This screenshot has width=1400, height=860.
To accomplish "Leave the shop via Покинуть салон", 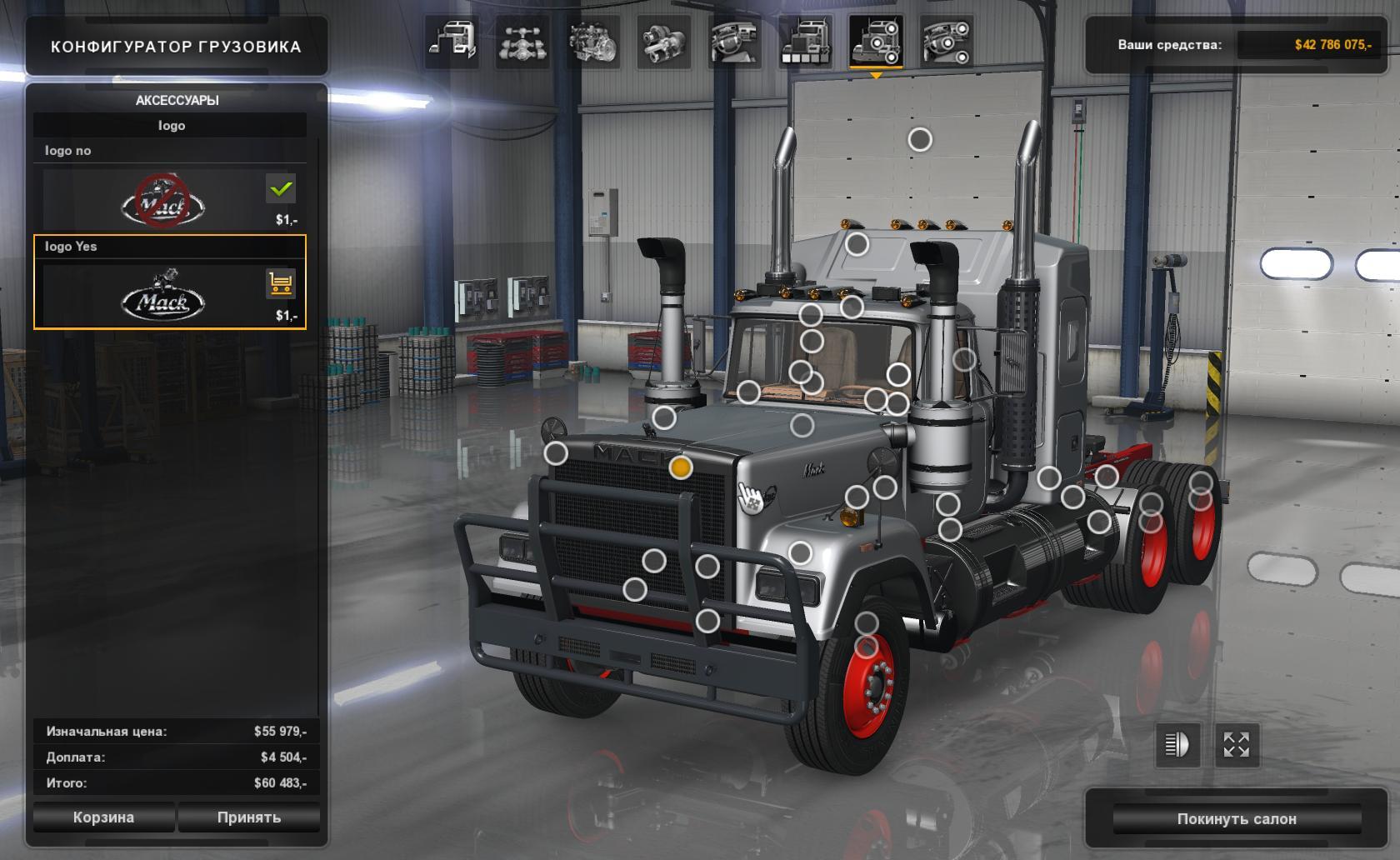I will (x=1237, y=819).
